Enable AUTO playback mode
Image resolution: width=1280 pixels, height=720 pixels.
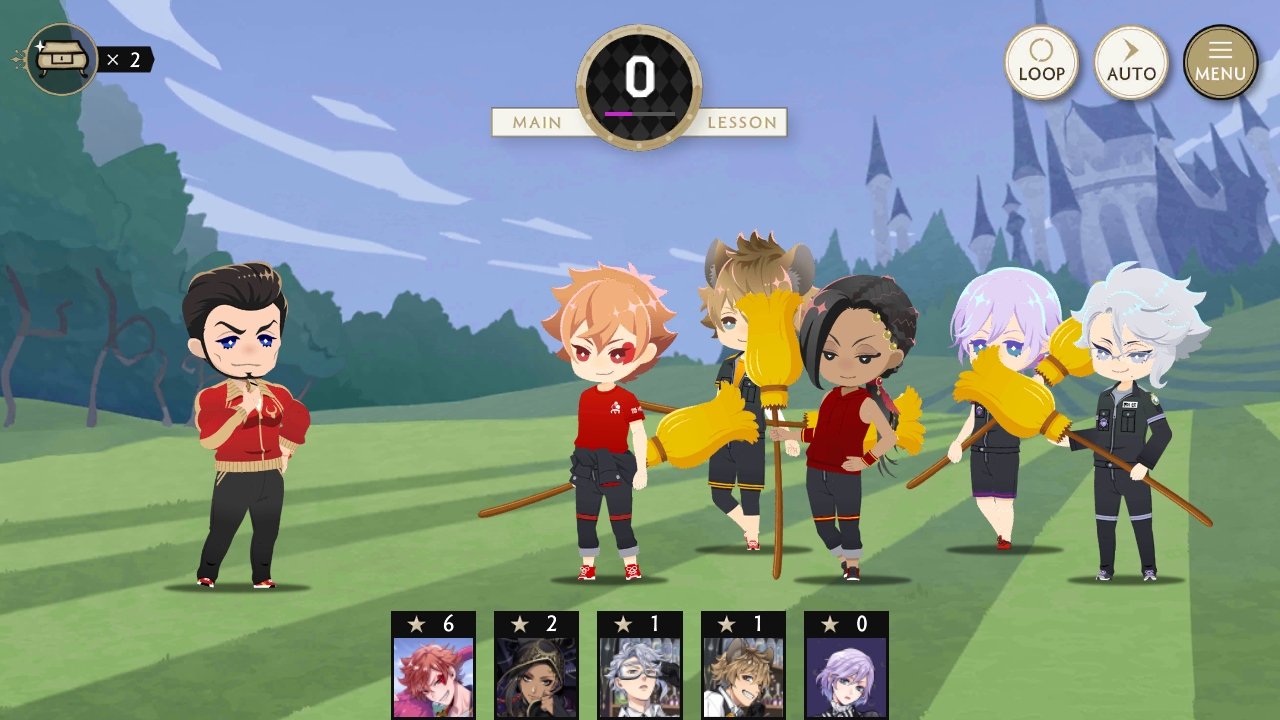(1131, 62)
